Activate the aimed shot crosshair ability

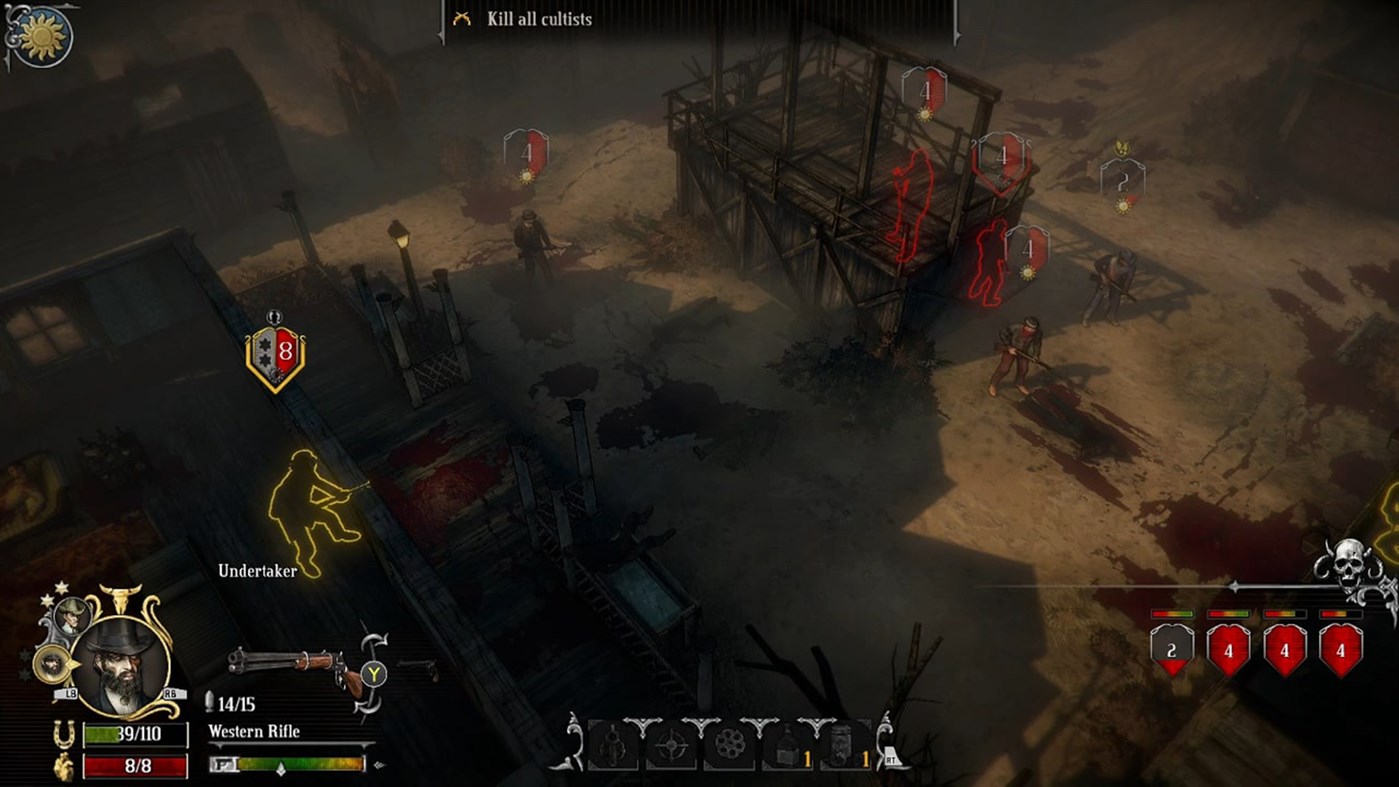tap(672, 746)
